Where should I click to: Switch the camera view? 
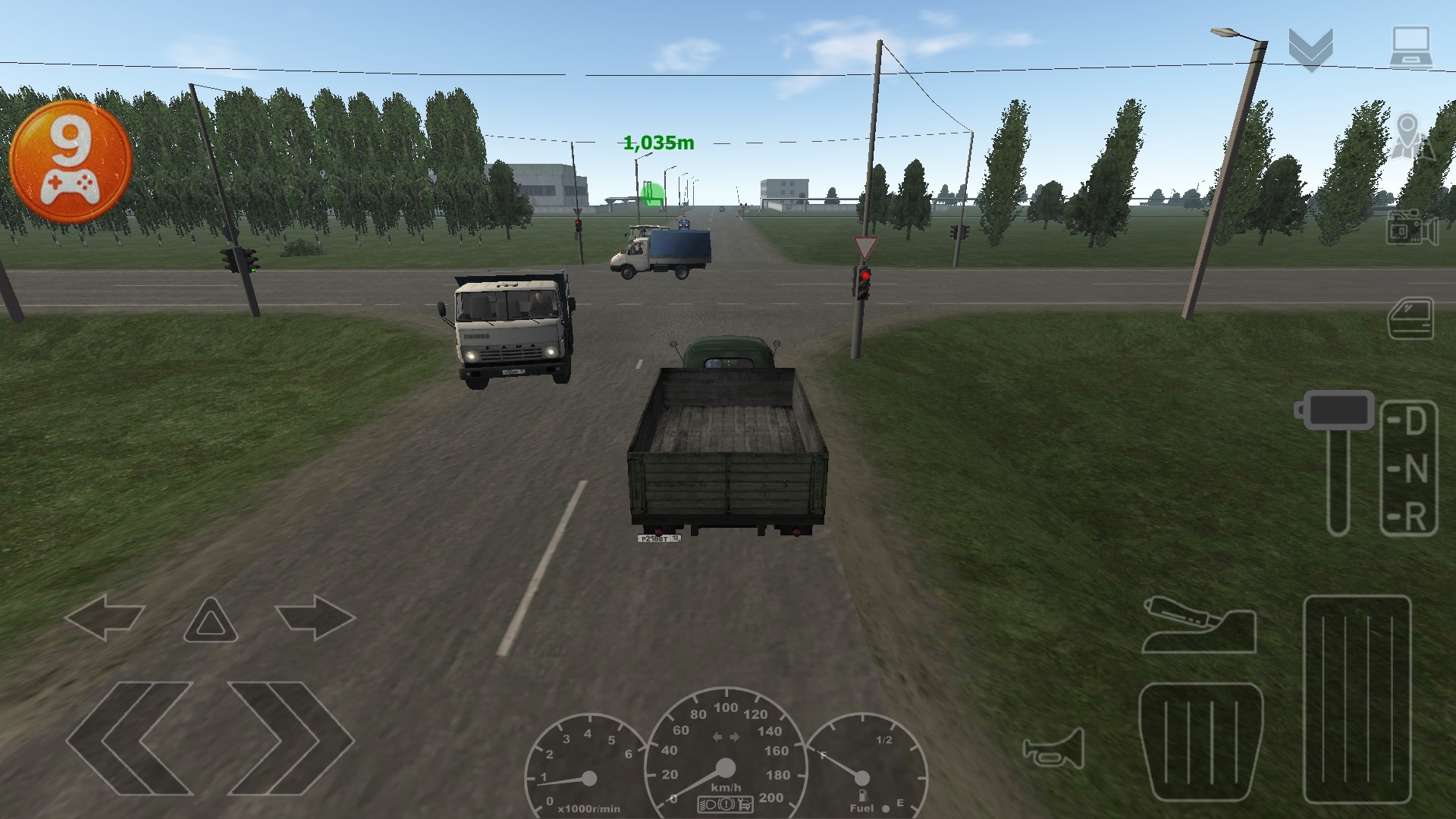point(1411,228)
